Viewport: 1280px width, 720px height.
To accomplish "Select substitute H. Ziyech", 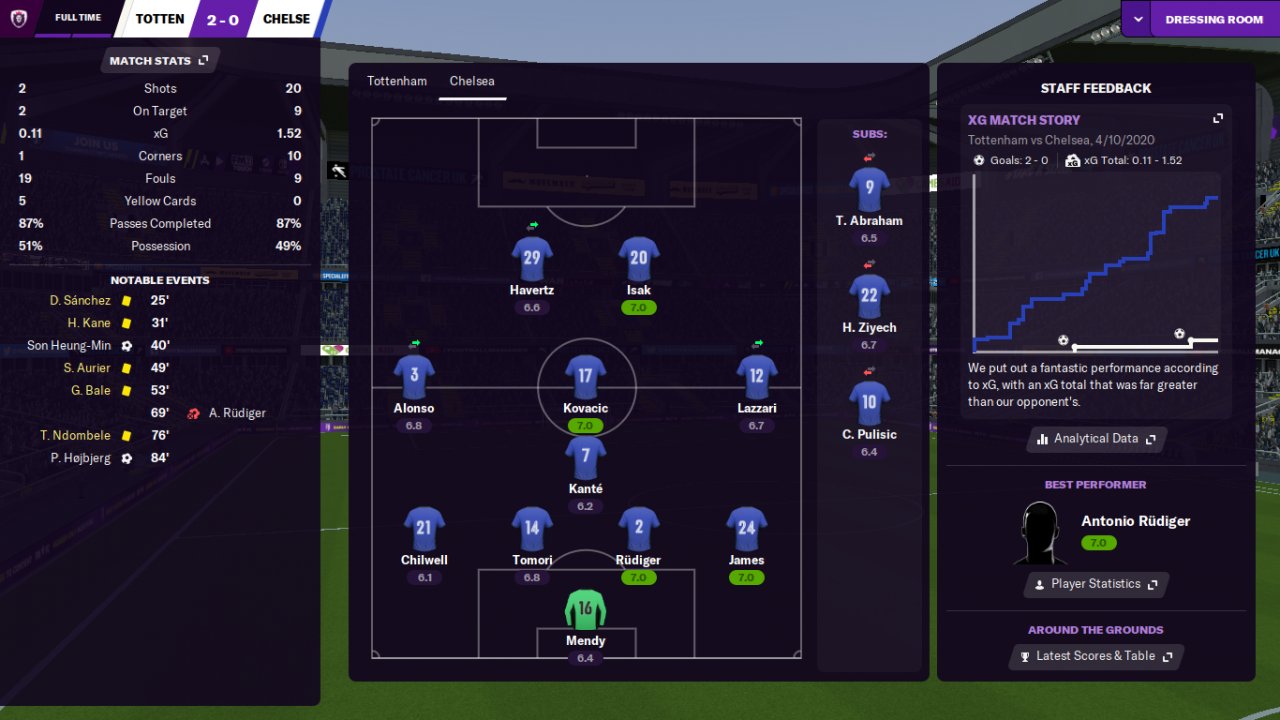I will (x=869, y=296).
